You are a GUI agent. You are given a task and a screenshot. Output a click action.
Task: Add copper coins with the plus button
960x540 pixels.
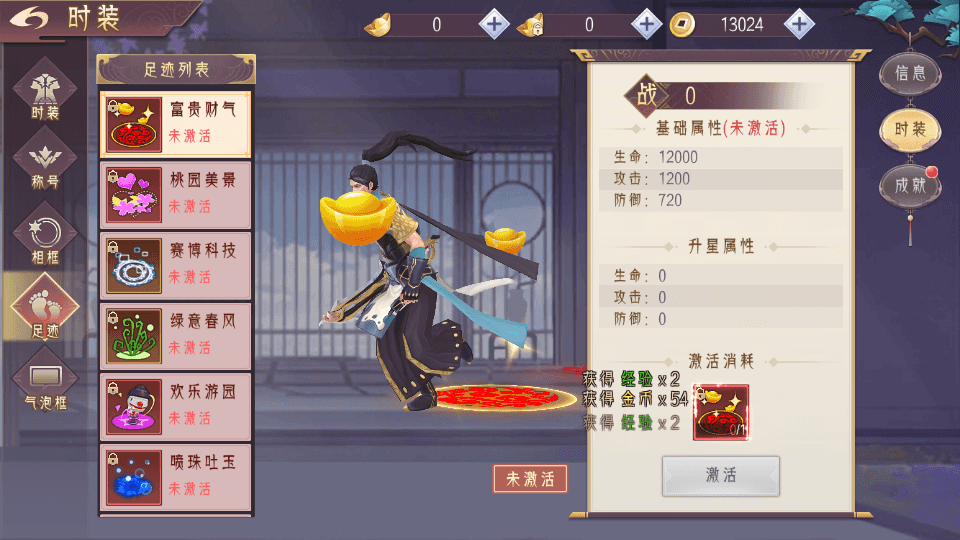(x=798, y=24)
